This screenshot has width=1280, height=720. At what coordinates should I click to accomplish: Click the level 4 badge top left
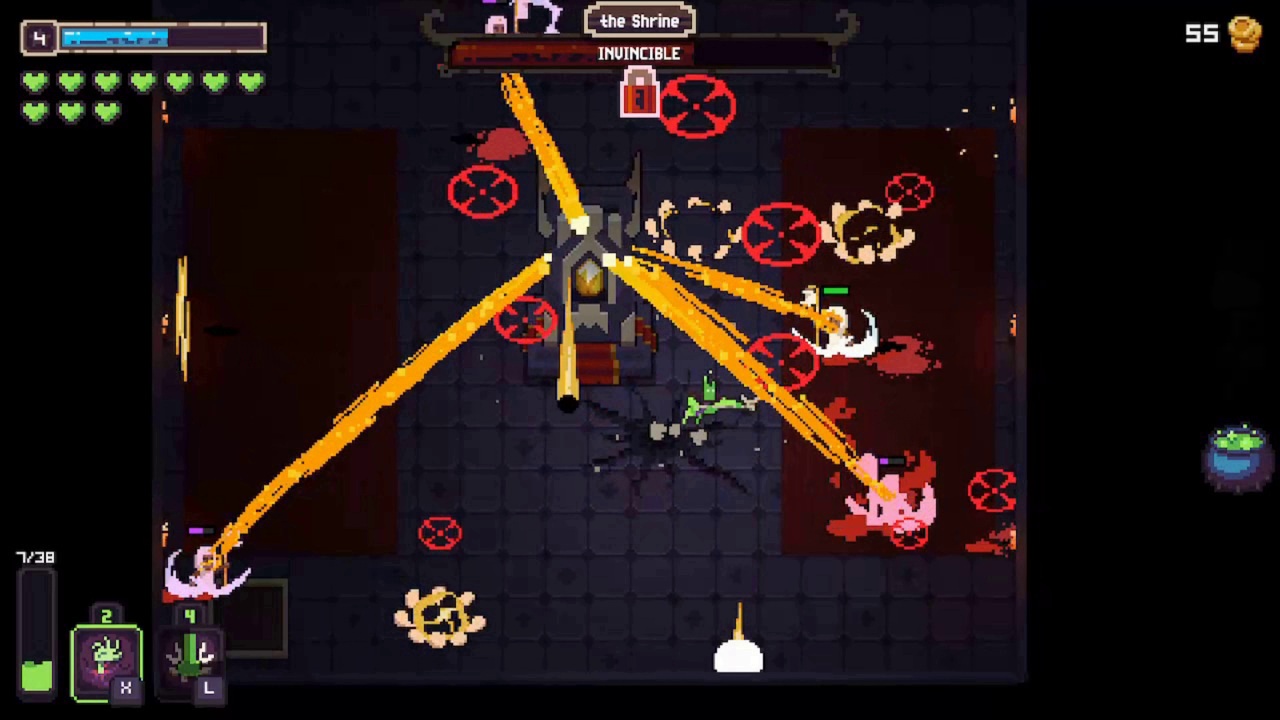pyautogui.click(x=38, y=37)
